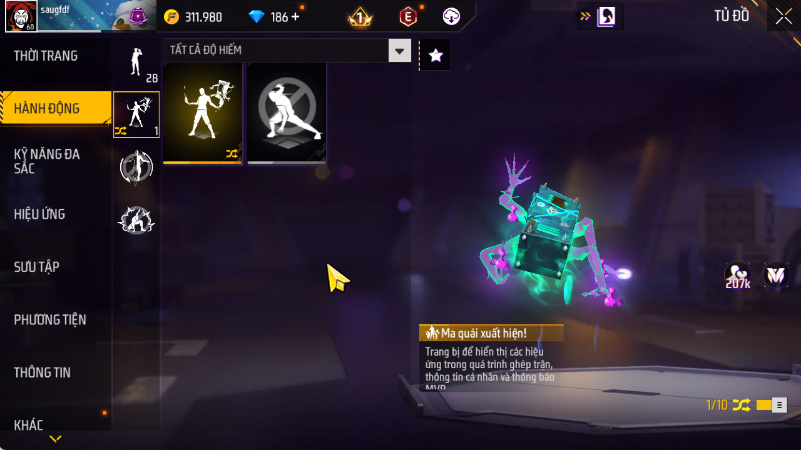Image resolution: width=801 pixels, height=450 pixels.
Task: Go to the Sưu Tập tab
Action: tap(37, 267)
